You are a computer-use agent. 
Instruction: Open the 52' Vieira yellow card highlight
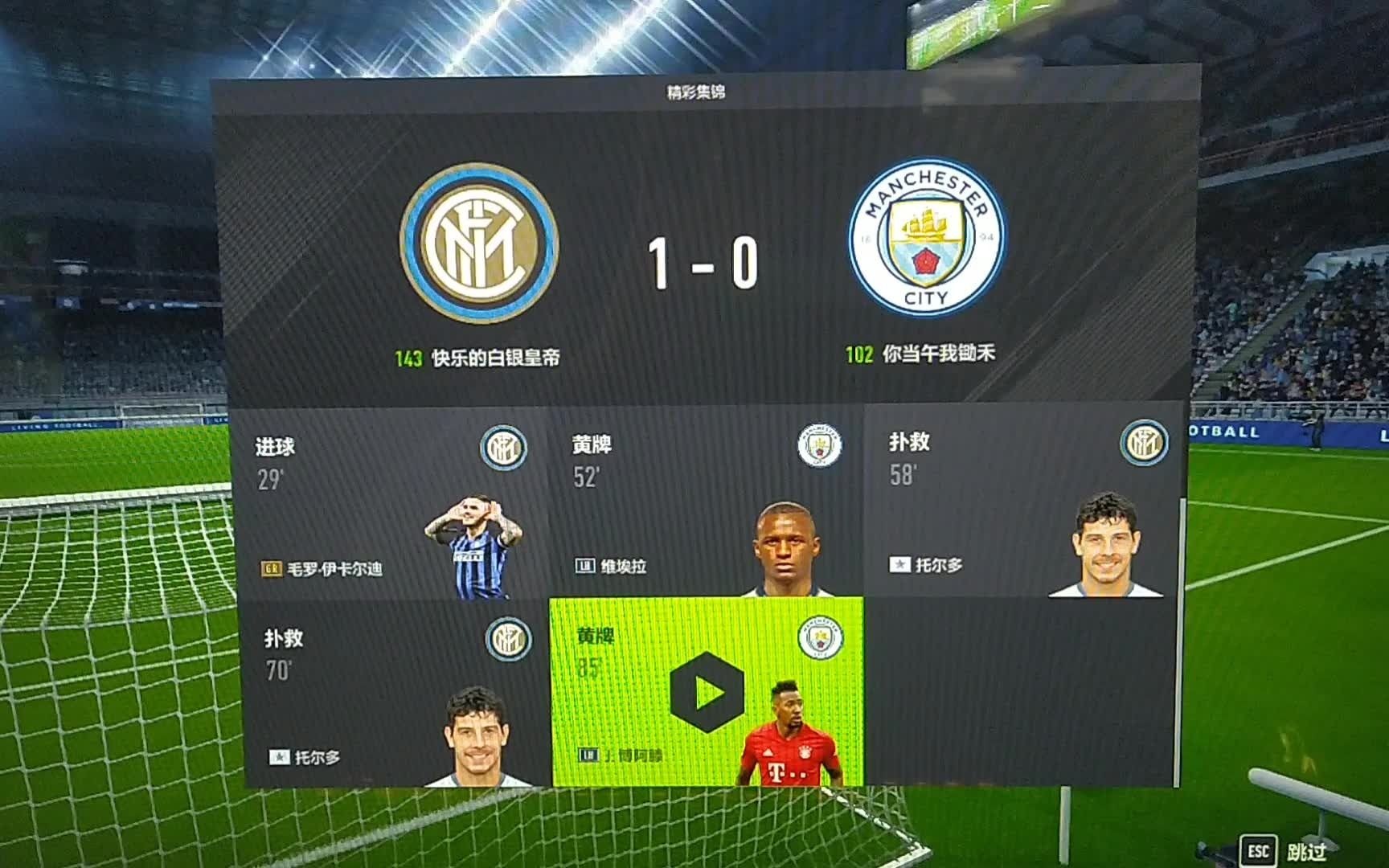706,503
